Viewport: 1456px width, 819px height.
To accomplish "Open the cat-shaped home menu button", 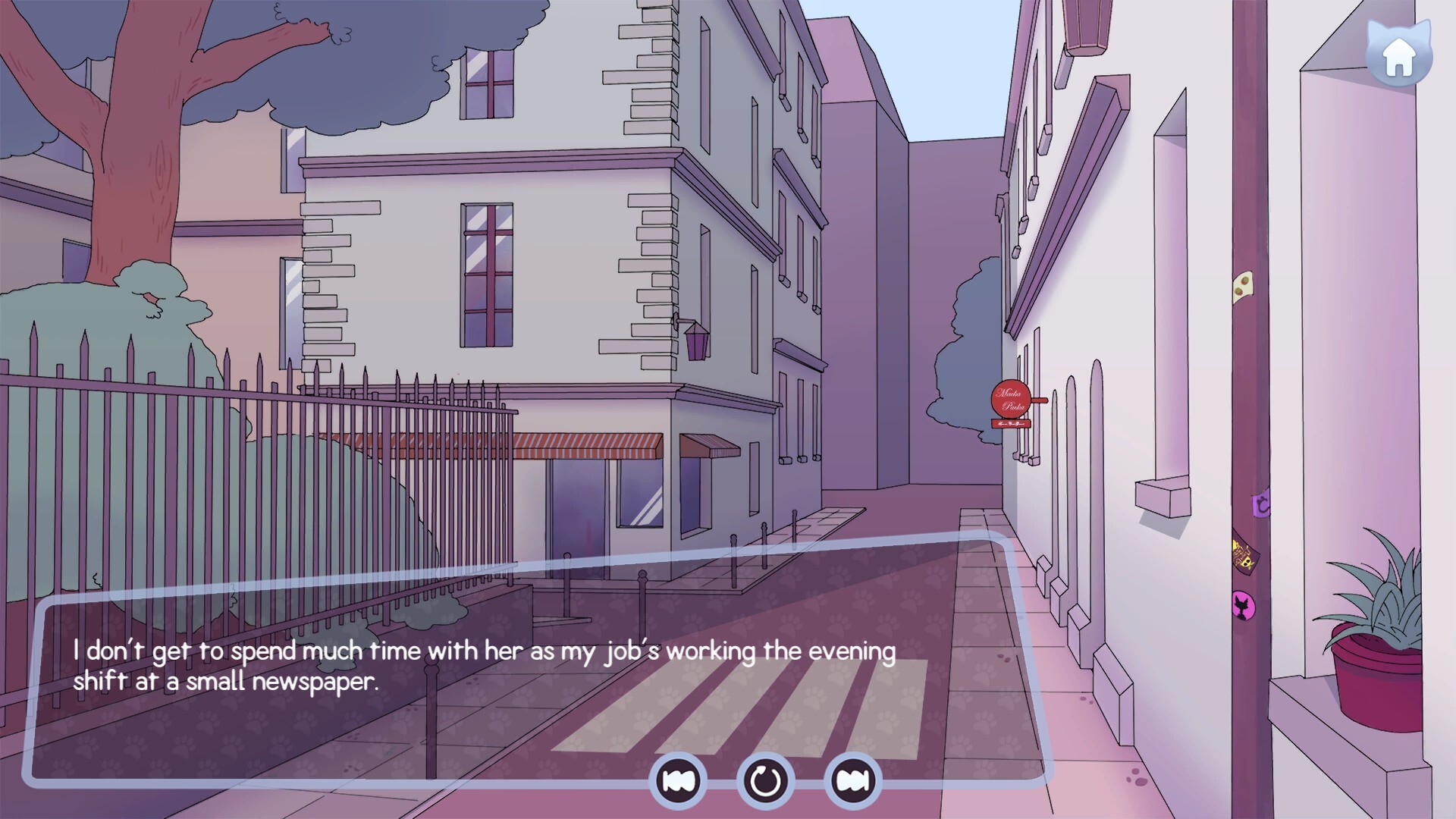I will [1399, 55].
